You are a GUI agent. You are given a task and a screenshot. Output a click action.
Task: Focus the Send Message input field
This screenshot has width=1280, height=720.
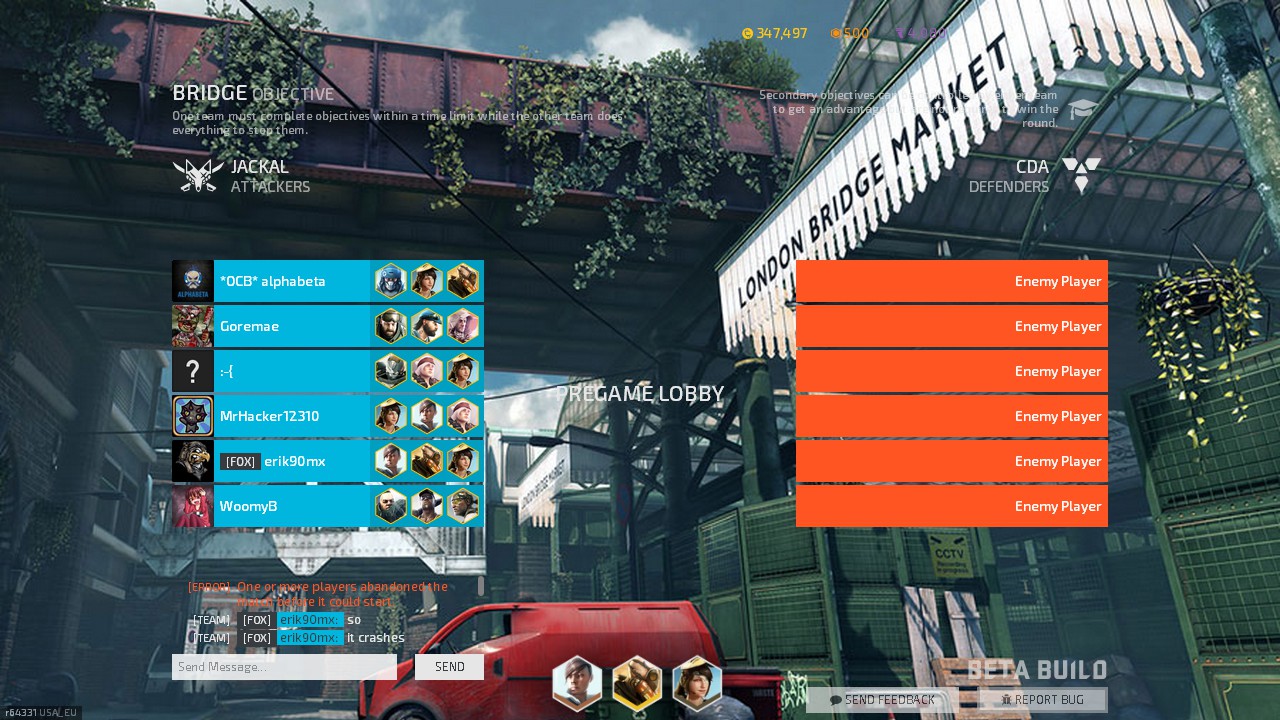pos(285,667)
